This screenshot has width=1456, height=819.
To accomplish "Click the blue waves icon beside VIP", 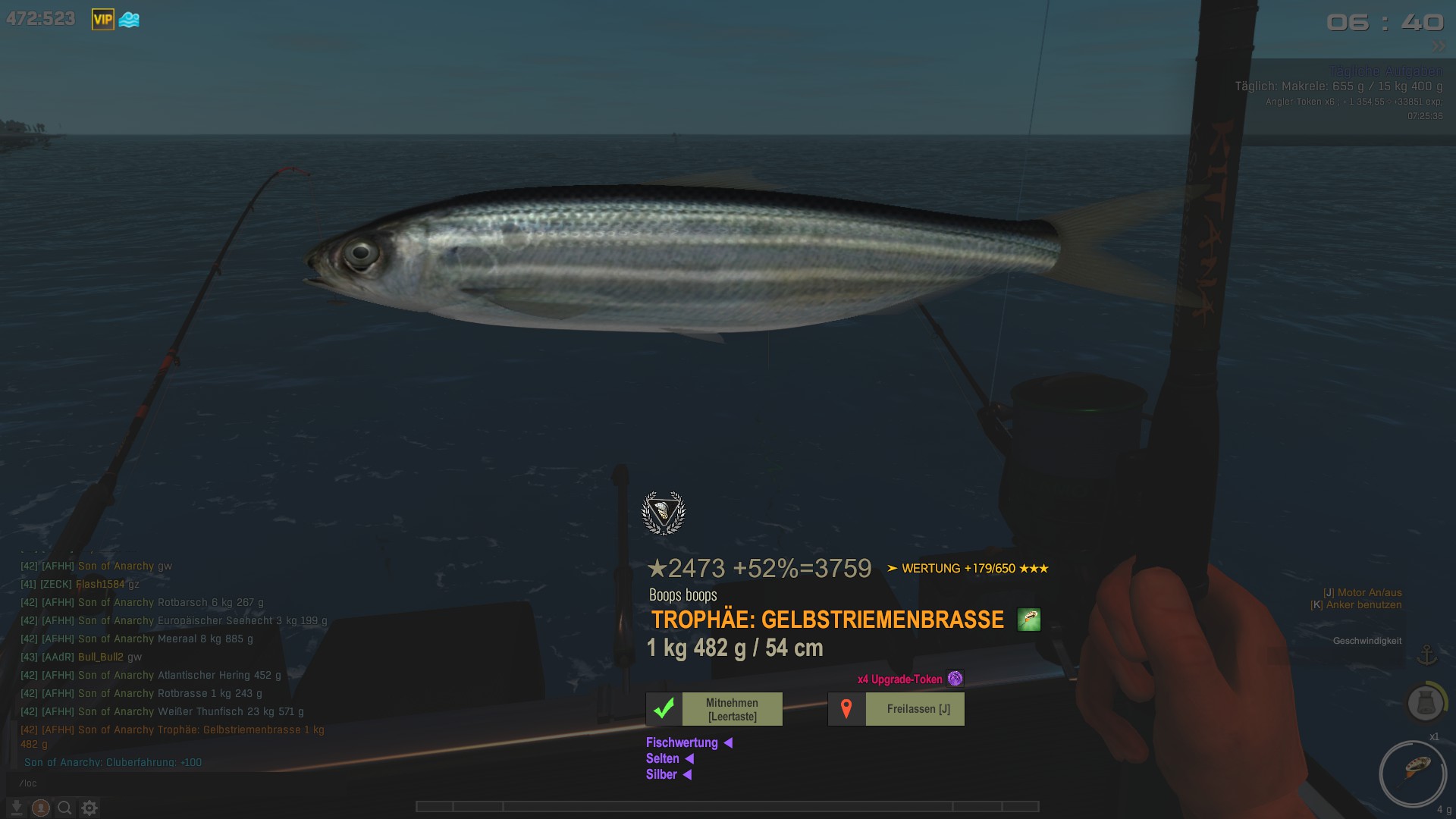I will pyautogui.click(x=130, y=20).
